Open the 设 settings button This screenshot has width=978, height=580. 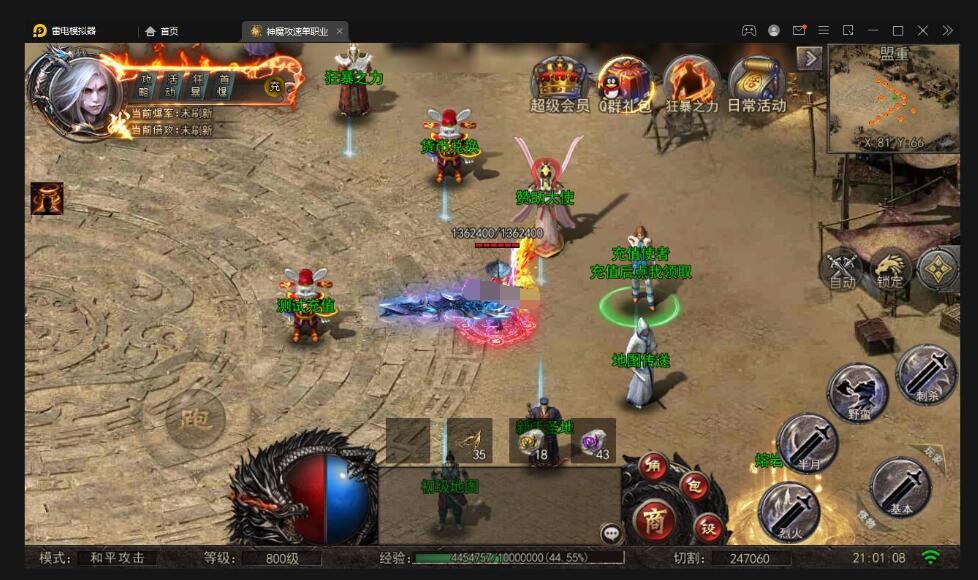(707, 527)
